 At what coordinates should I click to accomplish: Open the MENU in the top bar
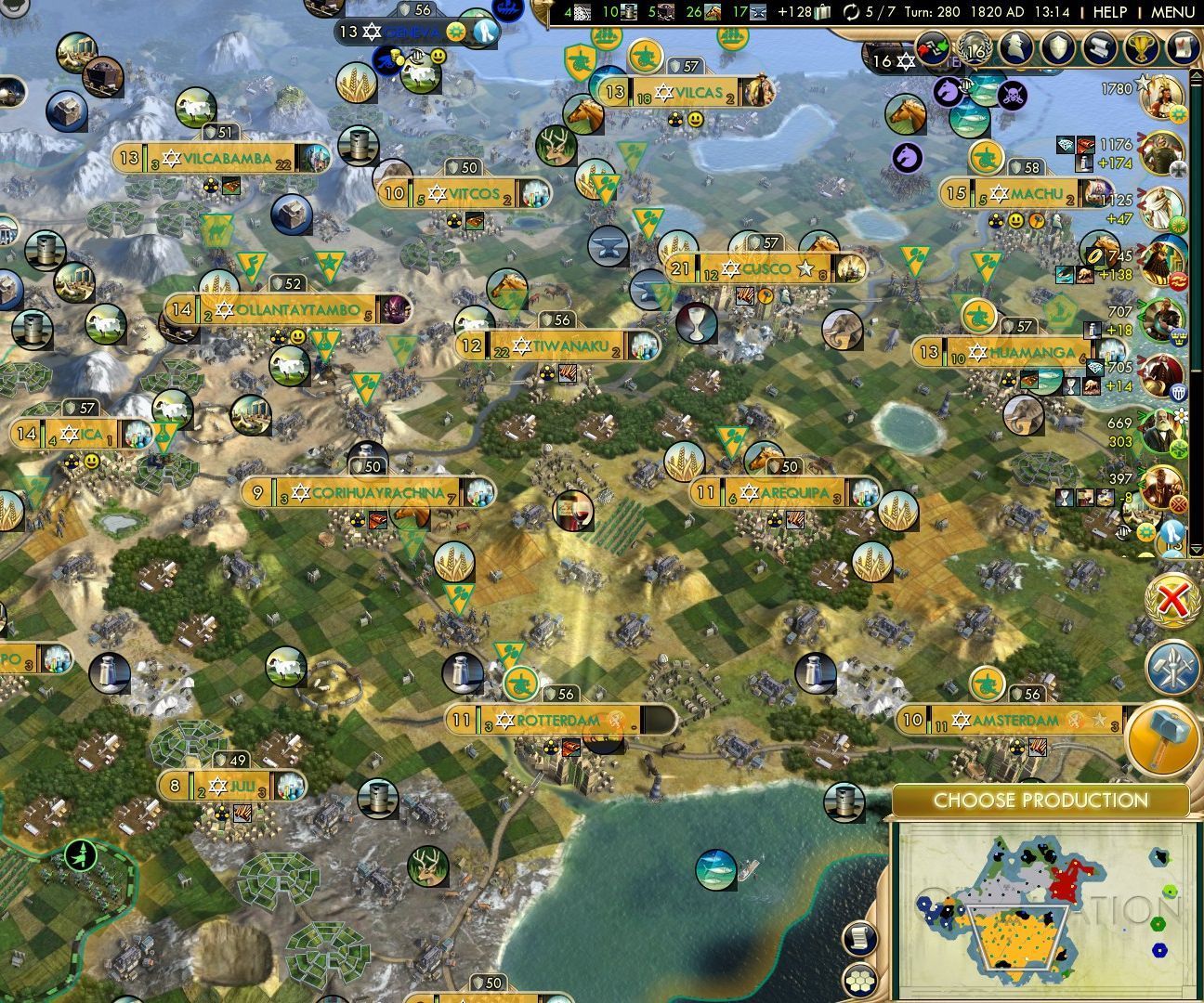click(x=1172, y=12)
